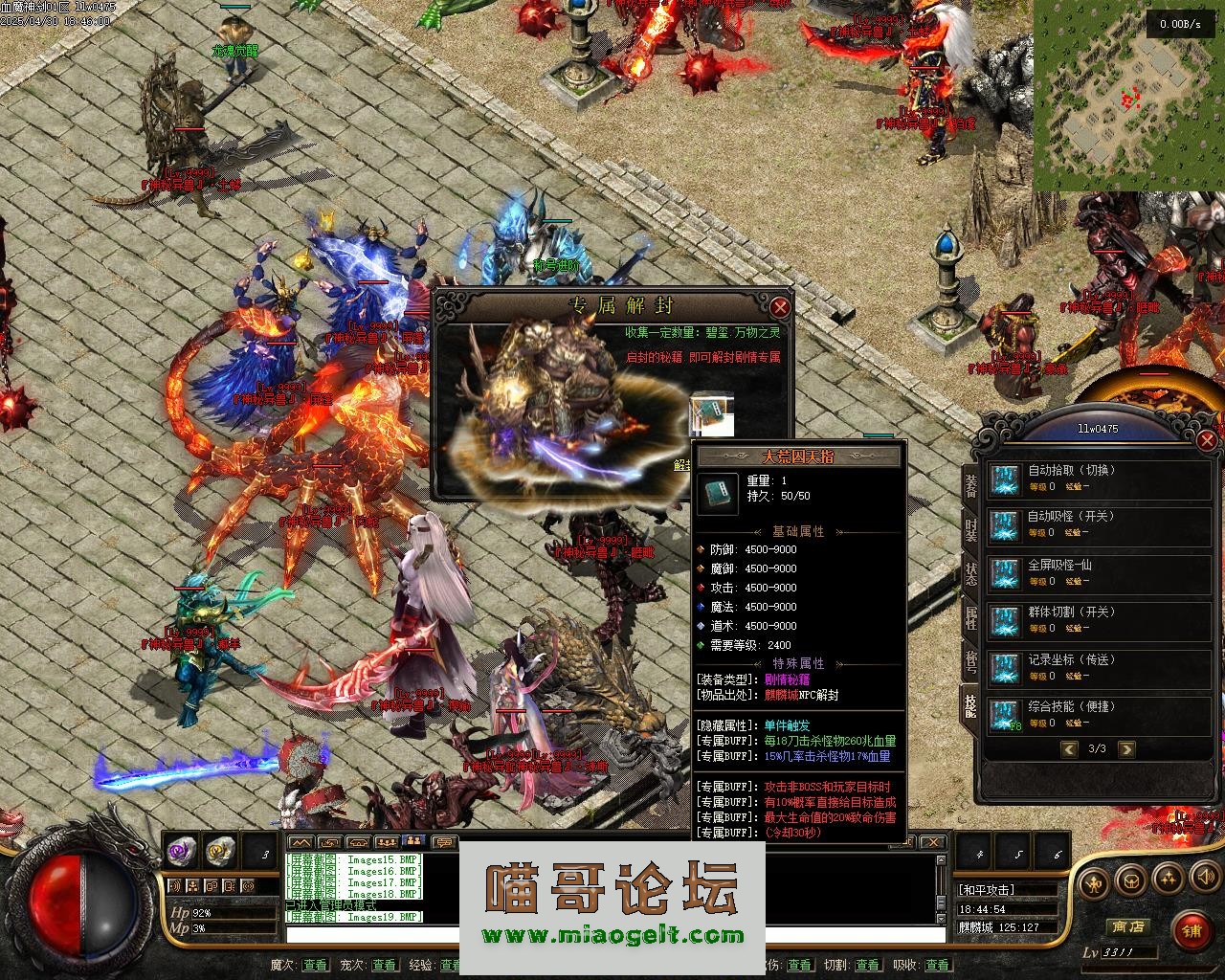The width and height of the screenshot is (1225, 980).
Task: Choose the 记录坐标 teleport skill
Action: tap(1101, 667)
